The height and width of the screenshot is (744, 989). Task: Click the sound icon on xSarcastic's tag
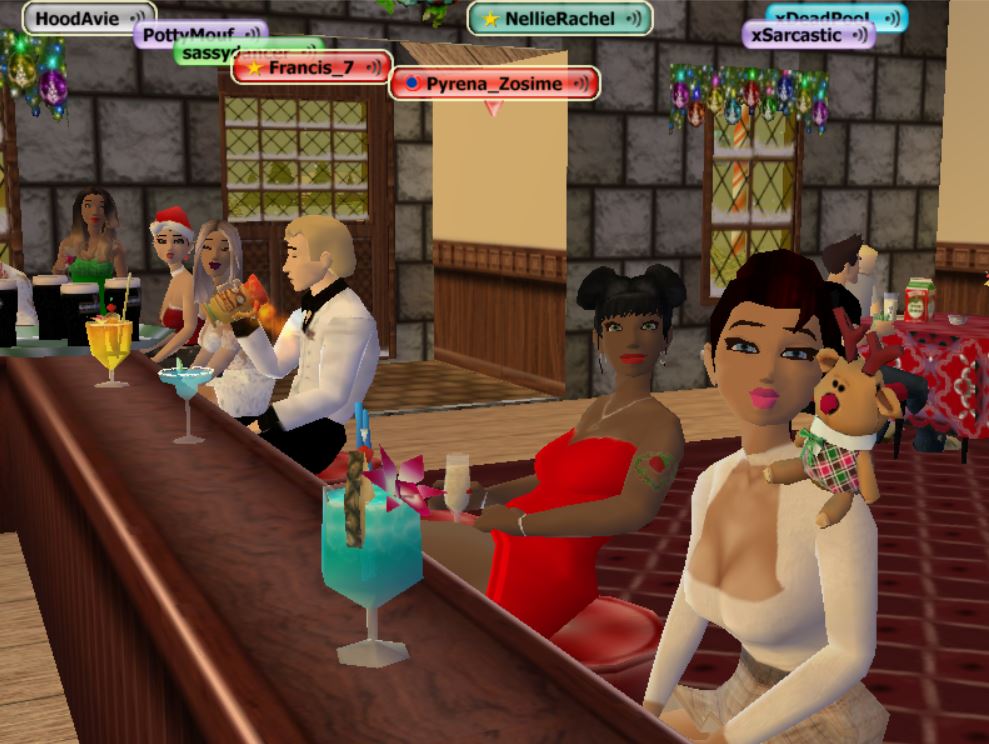[x=857, y=35]
